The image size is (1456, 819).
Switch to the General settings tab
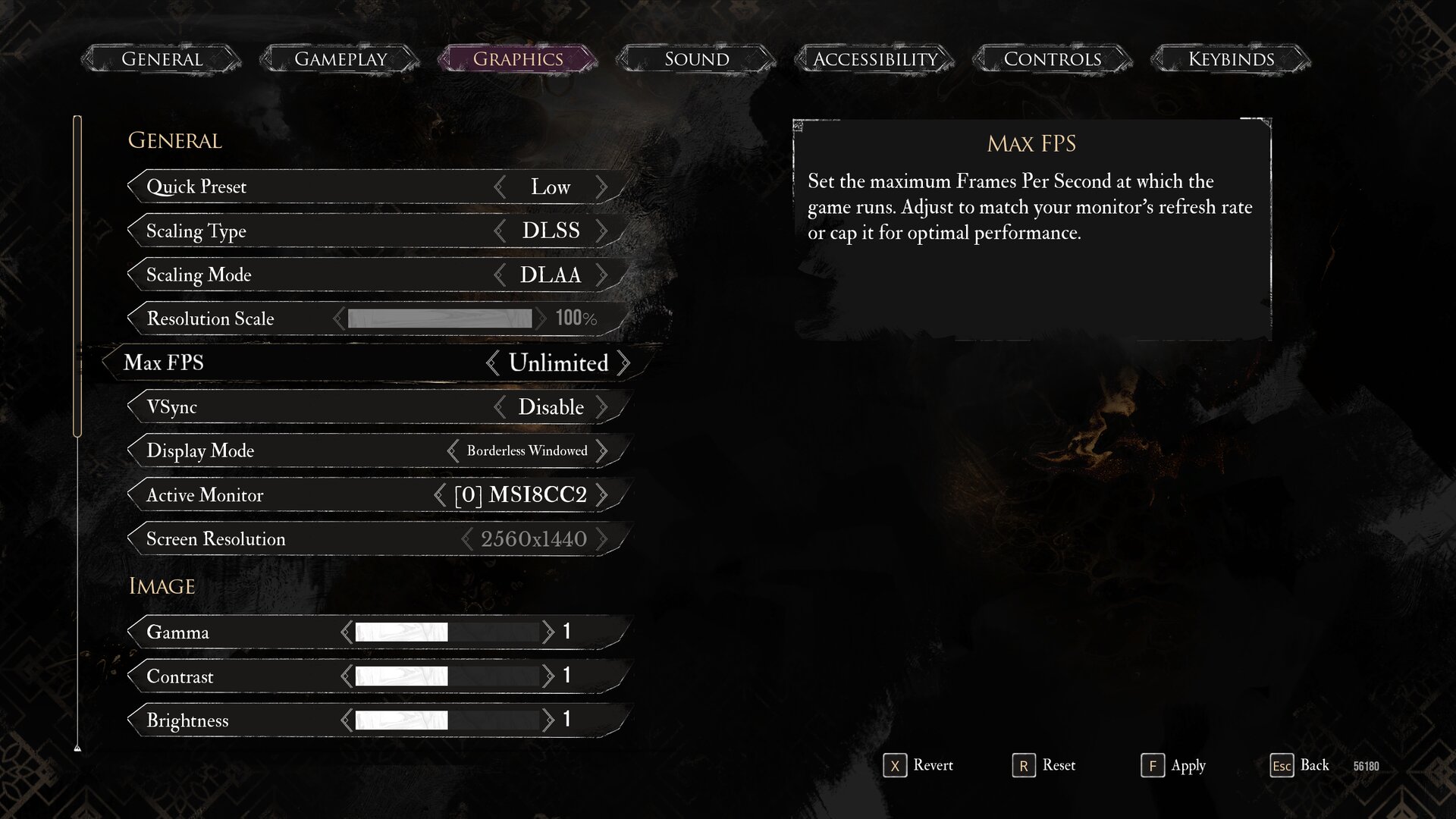click(x=162, y=59)
